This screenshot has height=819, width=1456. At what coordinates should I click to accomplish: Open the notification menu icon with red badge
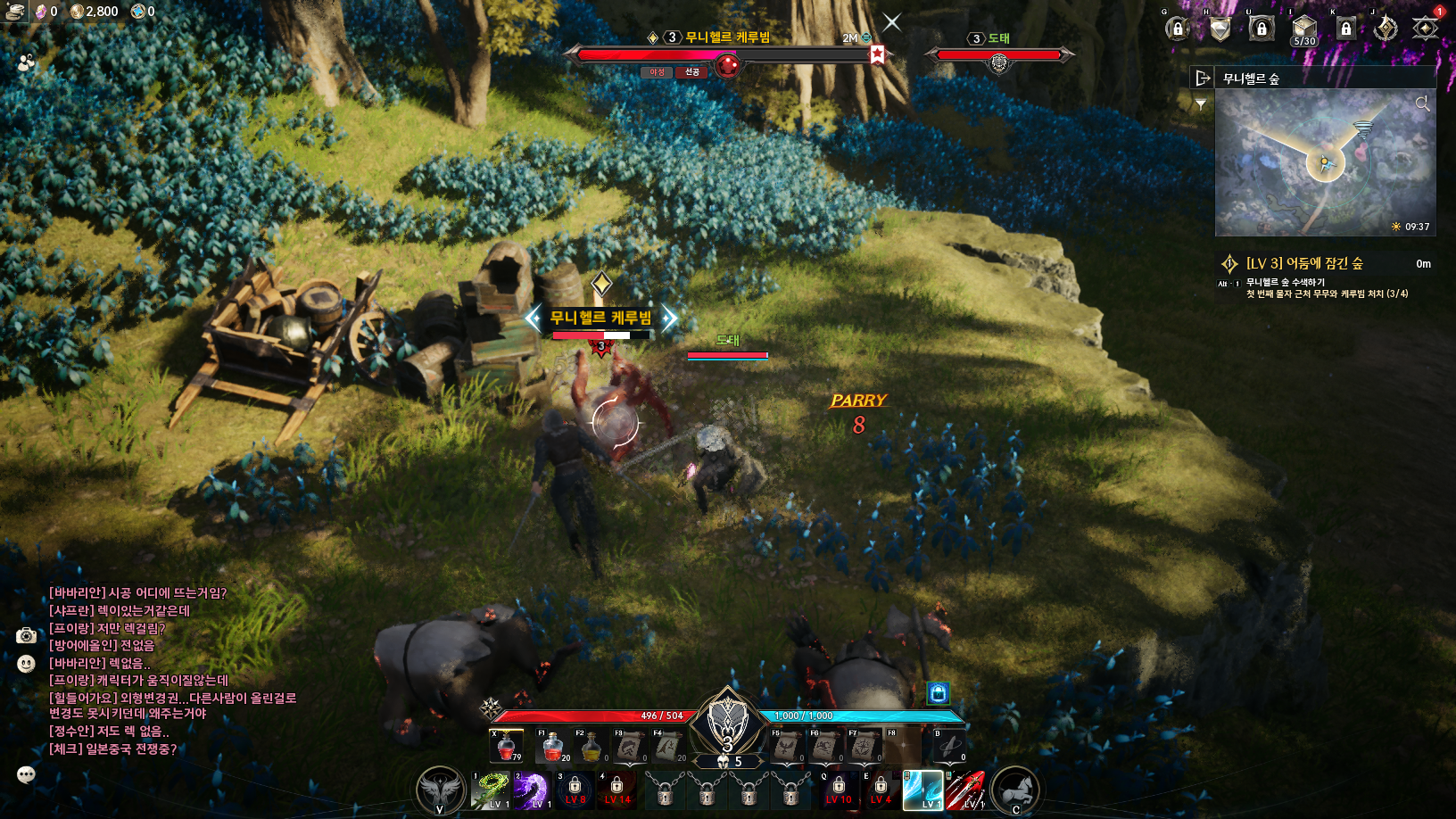click(1426, 28)
